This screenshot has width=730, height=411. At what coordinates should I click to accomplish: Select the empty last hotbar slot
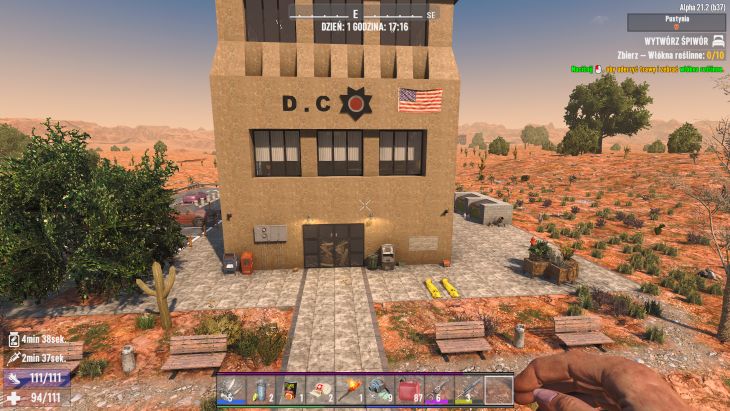499,389
